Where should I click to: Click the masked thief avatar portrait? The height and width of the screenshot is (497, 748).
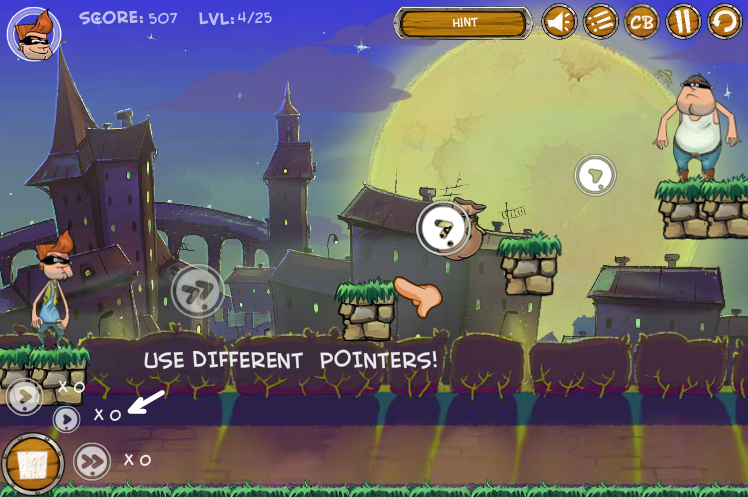pyautogui.click(x=34, y=32)
